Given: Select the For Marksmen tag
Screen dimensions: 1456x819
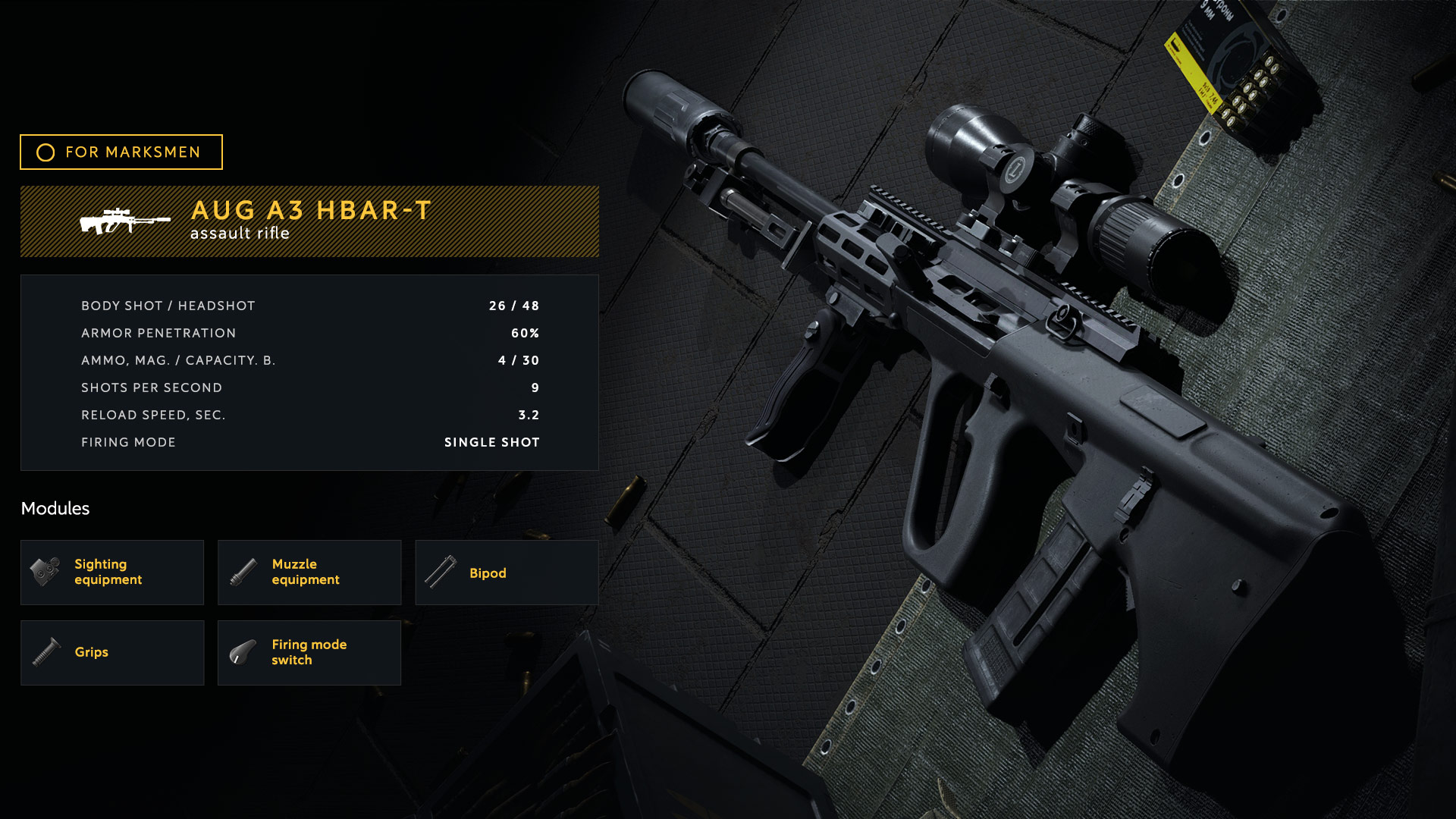Looking at the screenshot, I should pyautogui.click(x=121, y=152).
